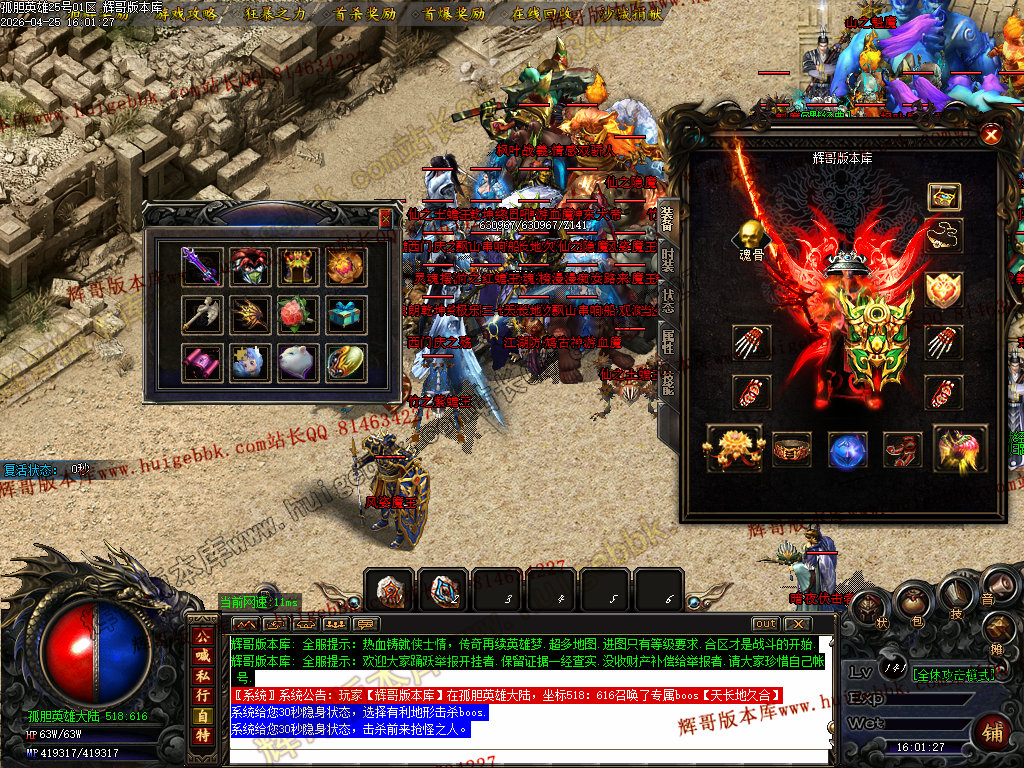Open the blue gift box item
Viewport: 1024px width, 768px height.
tap(346, 315)
